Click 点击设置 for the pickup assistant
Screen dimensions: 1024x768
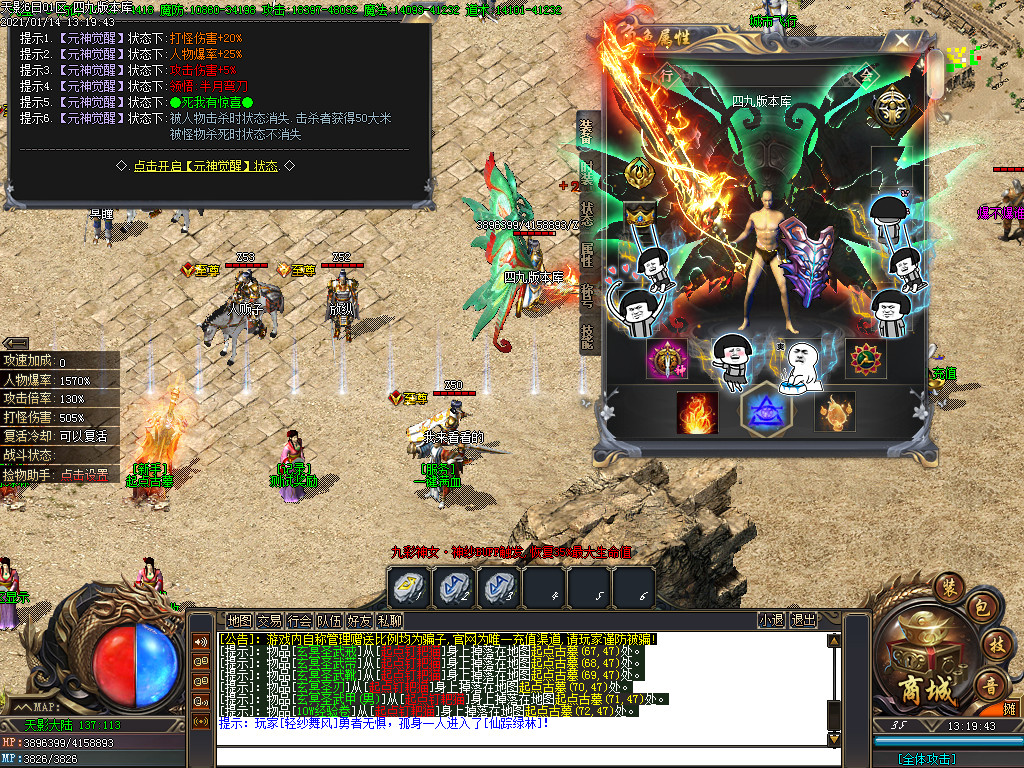pos(88,475)
